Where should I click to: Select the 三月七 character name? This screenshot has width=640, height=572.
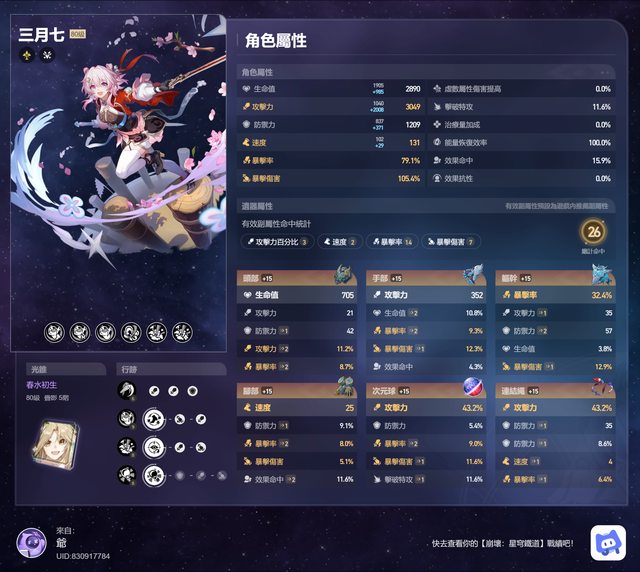click(40, 34)
